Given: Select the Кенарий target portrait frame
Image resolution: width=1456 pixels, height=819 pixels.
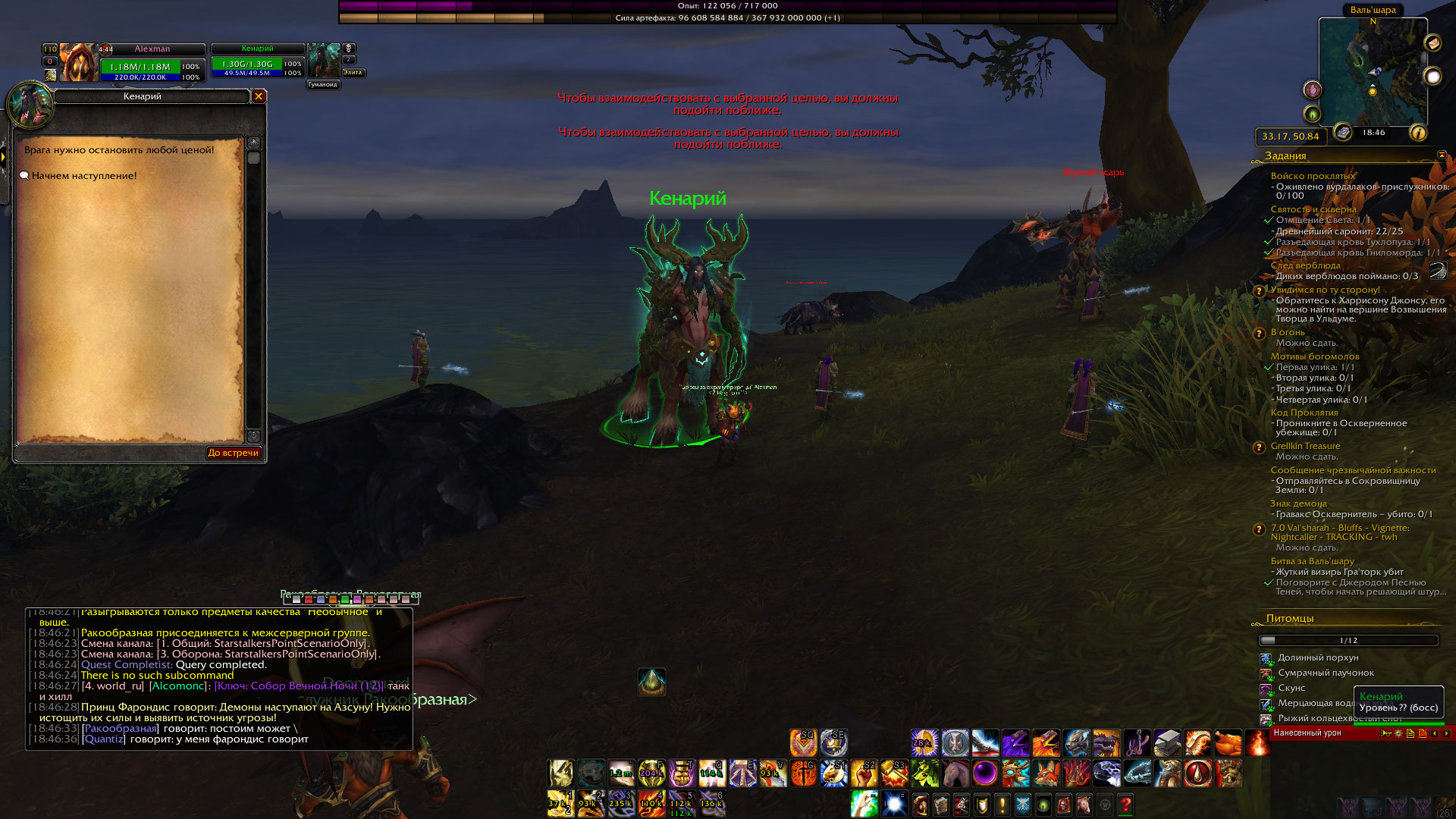Looking at the screenshot, I should pyautogui.click(x=324, y=61).
